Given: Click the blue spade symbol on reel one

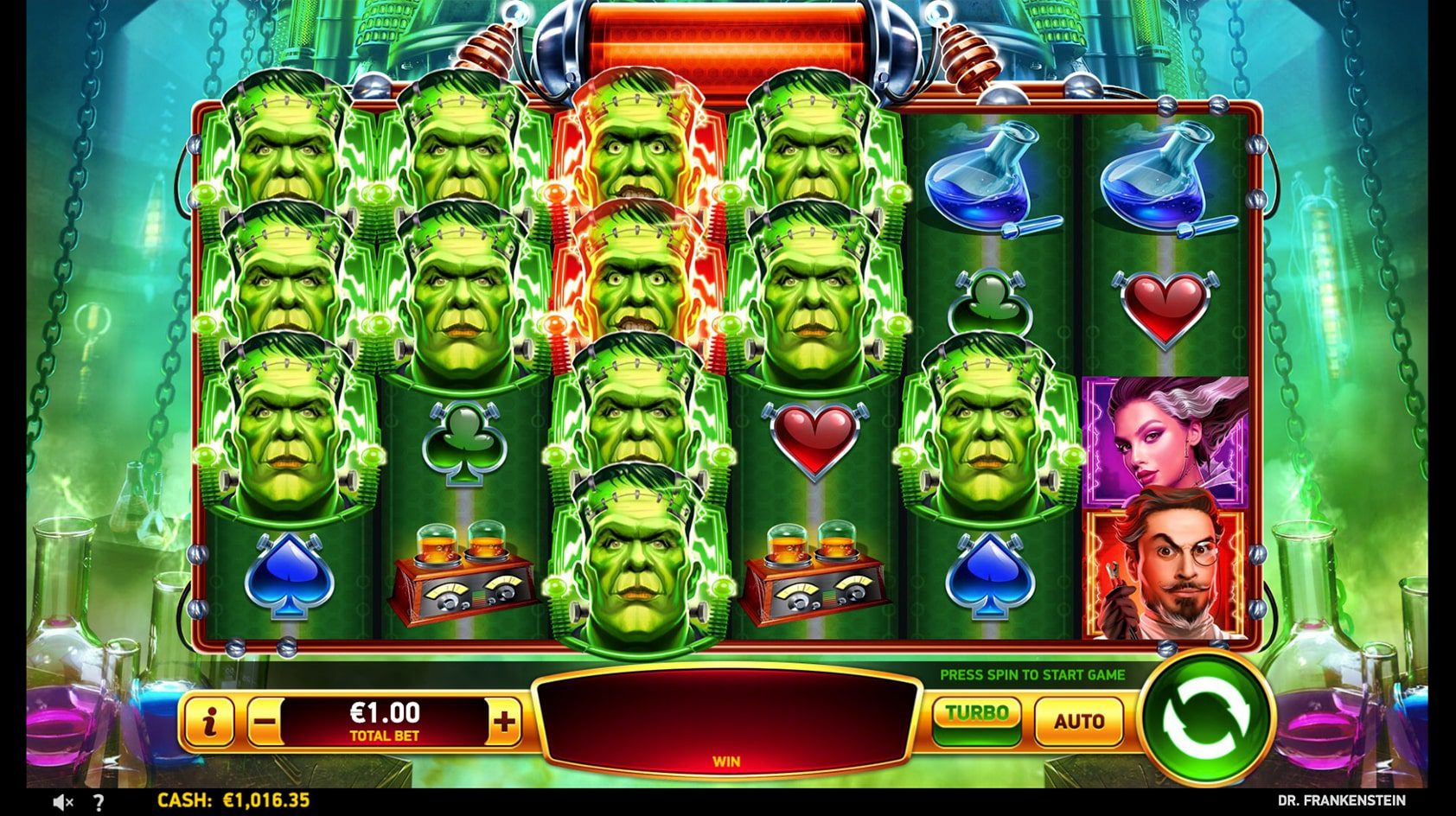Looking at the screenshot, I should [x=287, y=575].
